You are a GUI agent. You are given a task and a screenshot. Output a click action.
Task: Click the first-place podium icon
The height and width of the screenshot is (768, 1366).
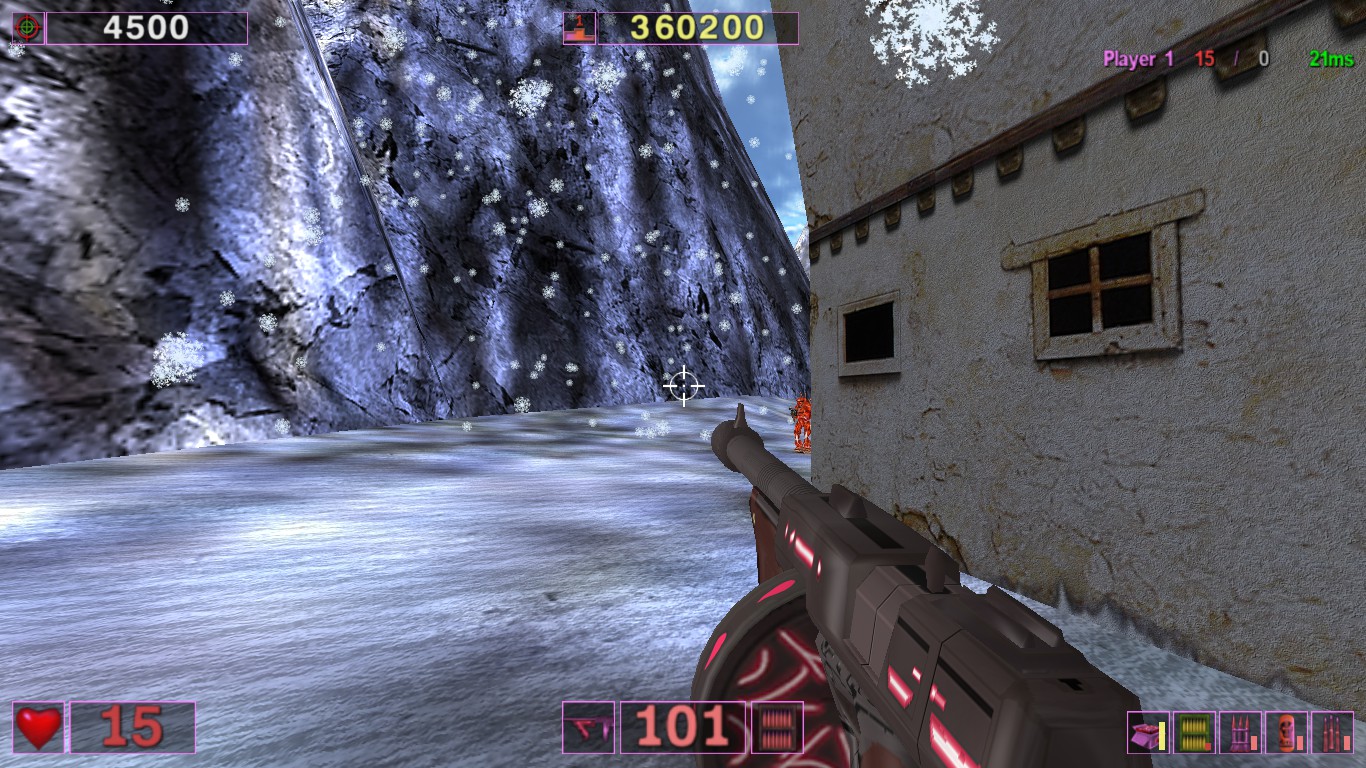[x=579, y=28]
